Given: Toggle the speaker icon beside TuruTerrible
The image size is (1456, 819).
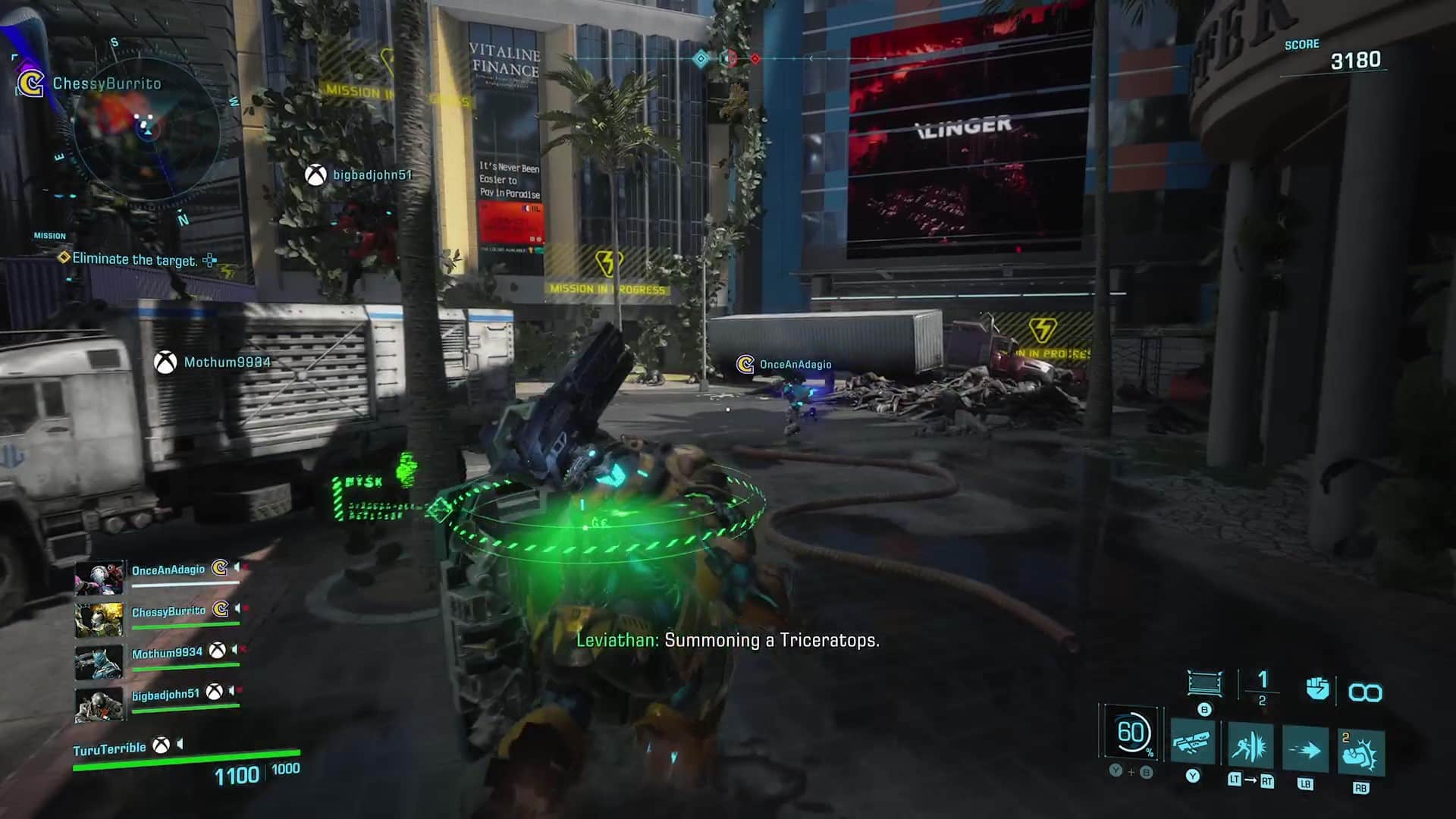Looking at the screenshot, I should click(180, 745).
